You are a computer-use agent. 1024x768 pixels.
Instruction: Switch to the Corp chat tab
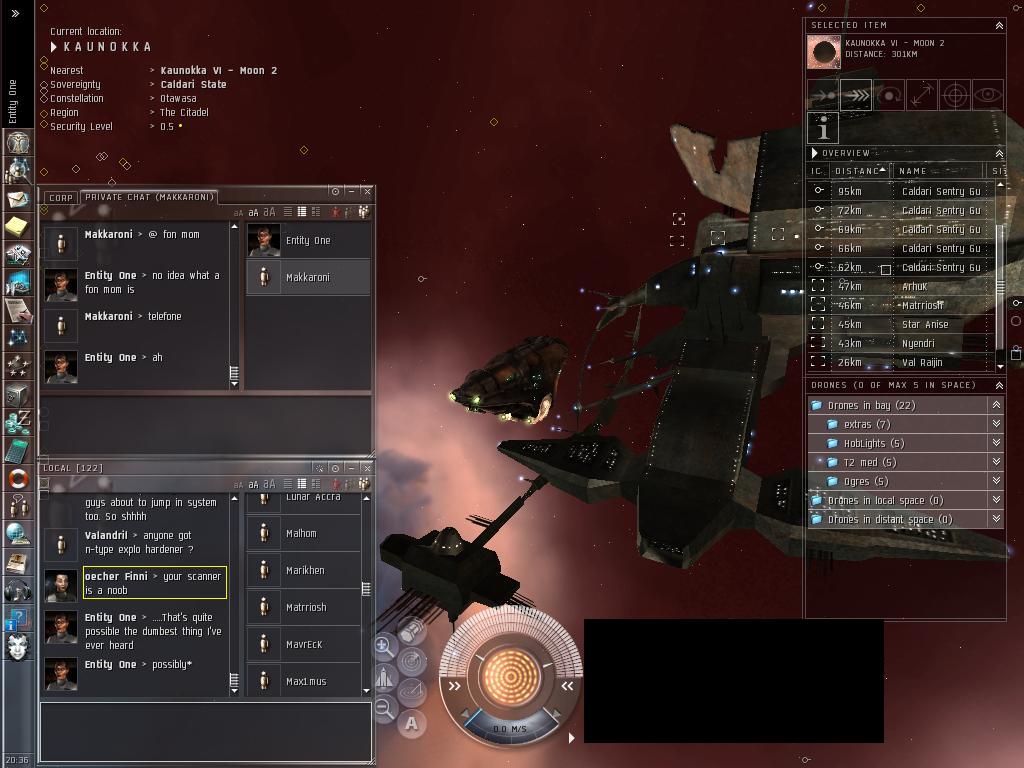61,198
